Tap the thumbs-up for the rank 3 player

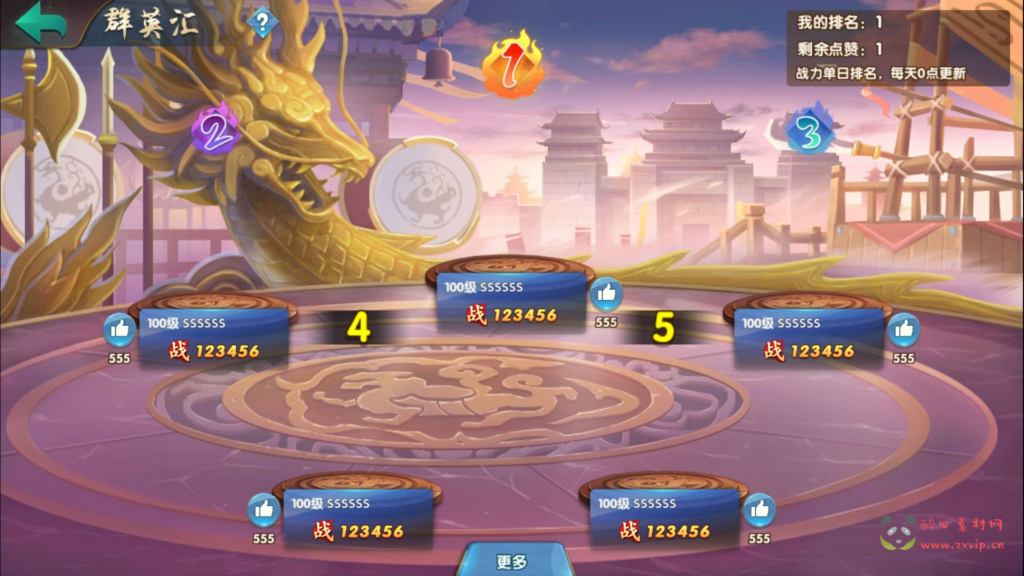point(903,330)
